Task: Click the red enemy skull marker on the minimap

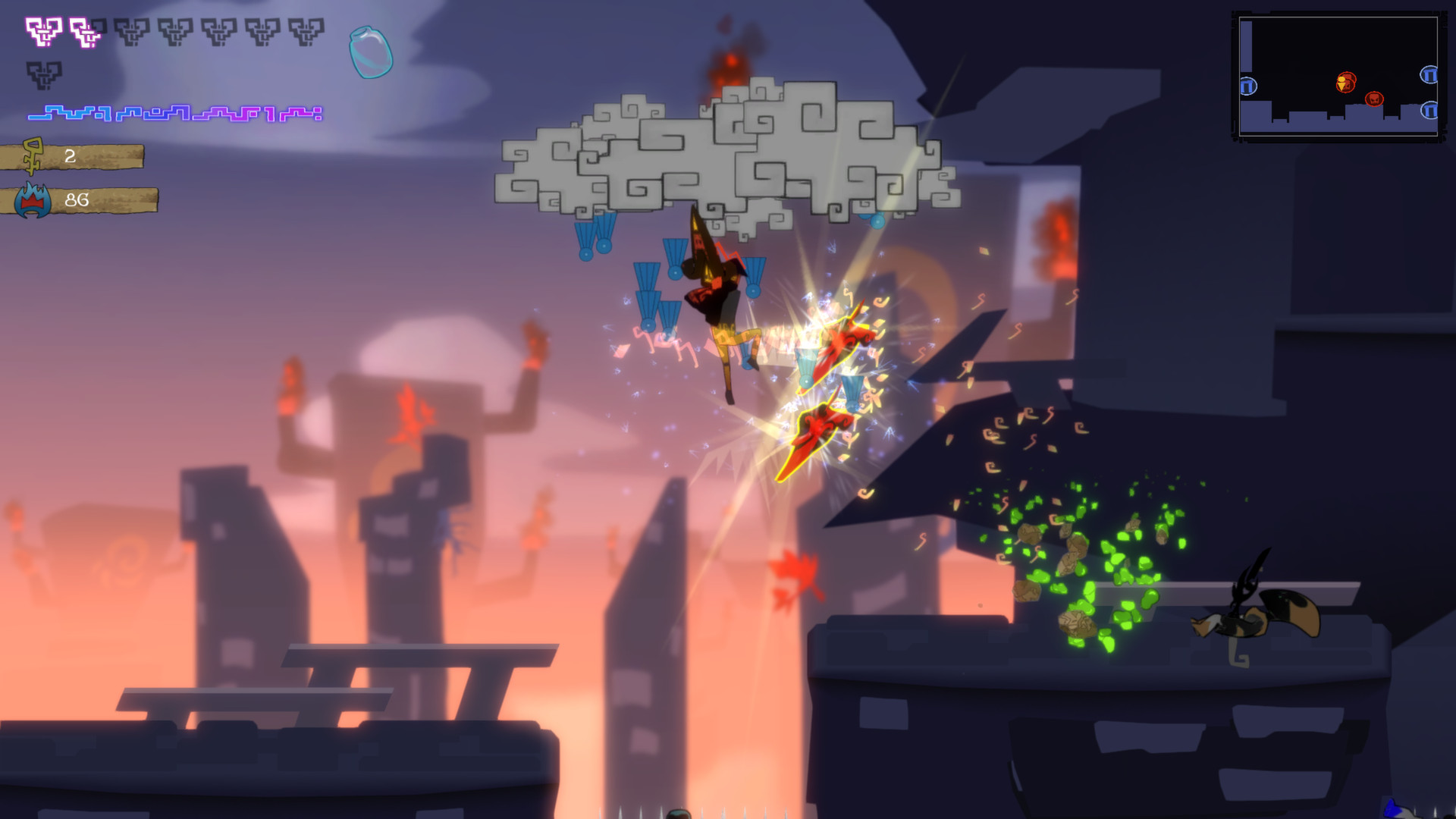Action: 1374,100
